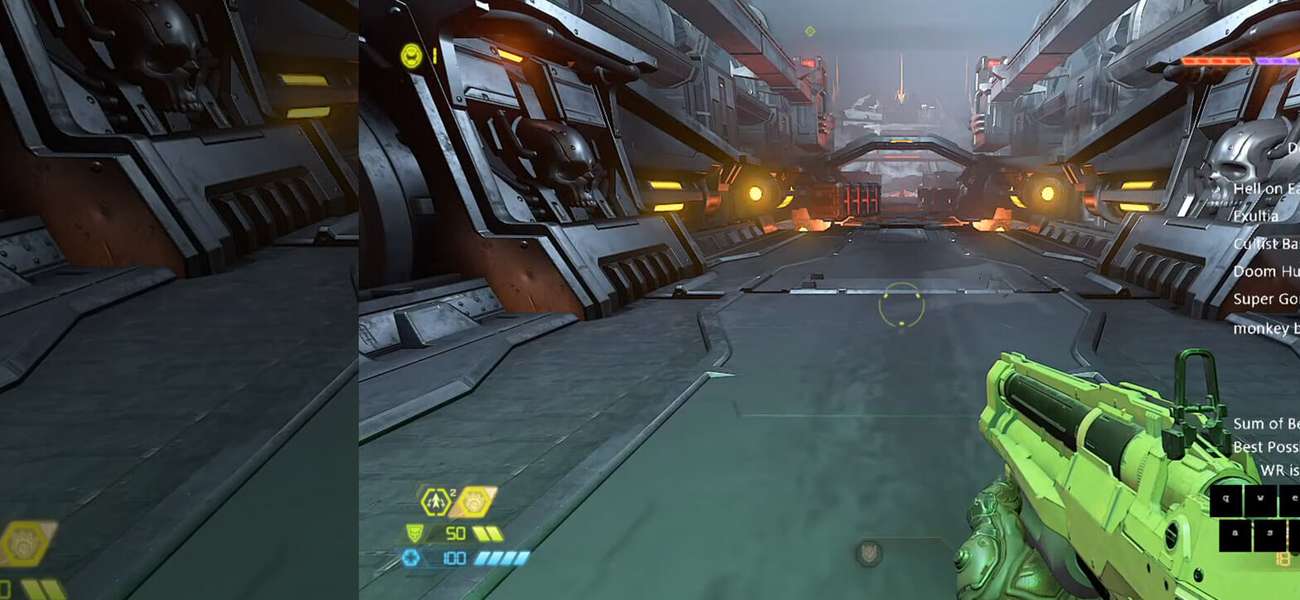Click the faded demon-face icon at bottom center
This screenshot has width=1300, height=600.
click(868, 554)
